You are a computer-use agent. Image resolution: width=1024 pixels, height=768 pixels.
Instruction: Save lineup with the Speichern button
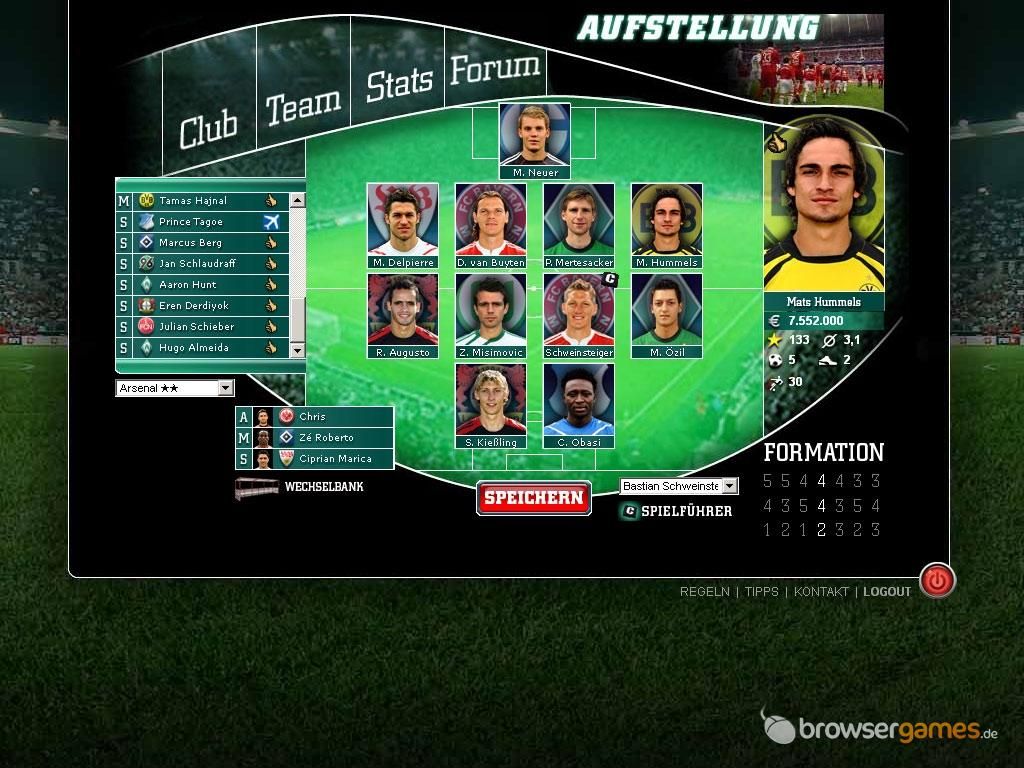click(x=533, y=498)
